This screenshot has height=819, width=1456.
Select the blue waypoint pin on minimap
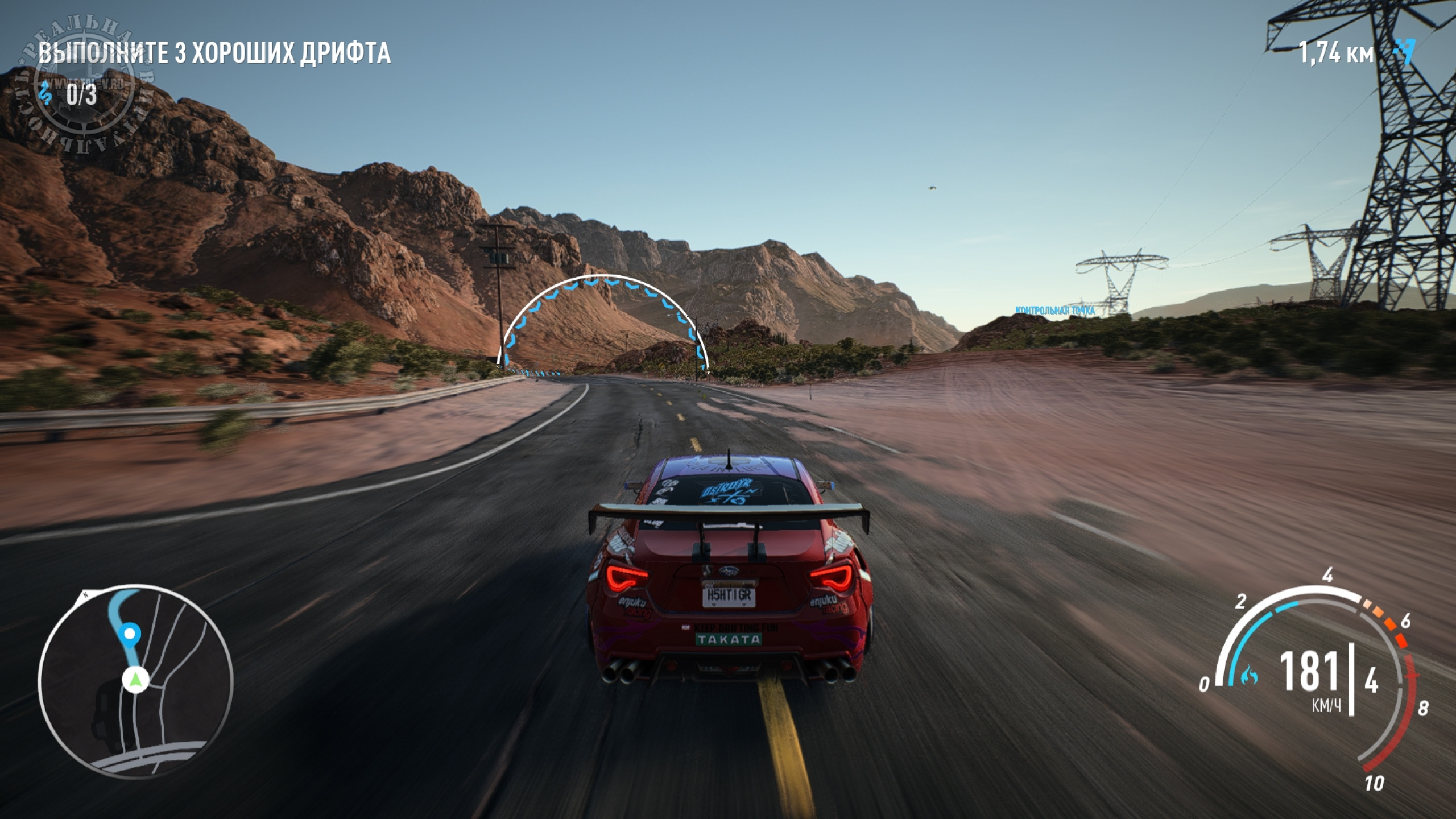(x=130, y=634)
